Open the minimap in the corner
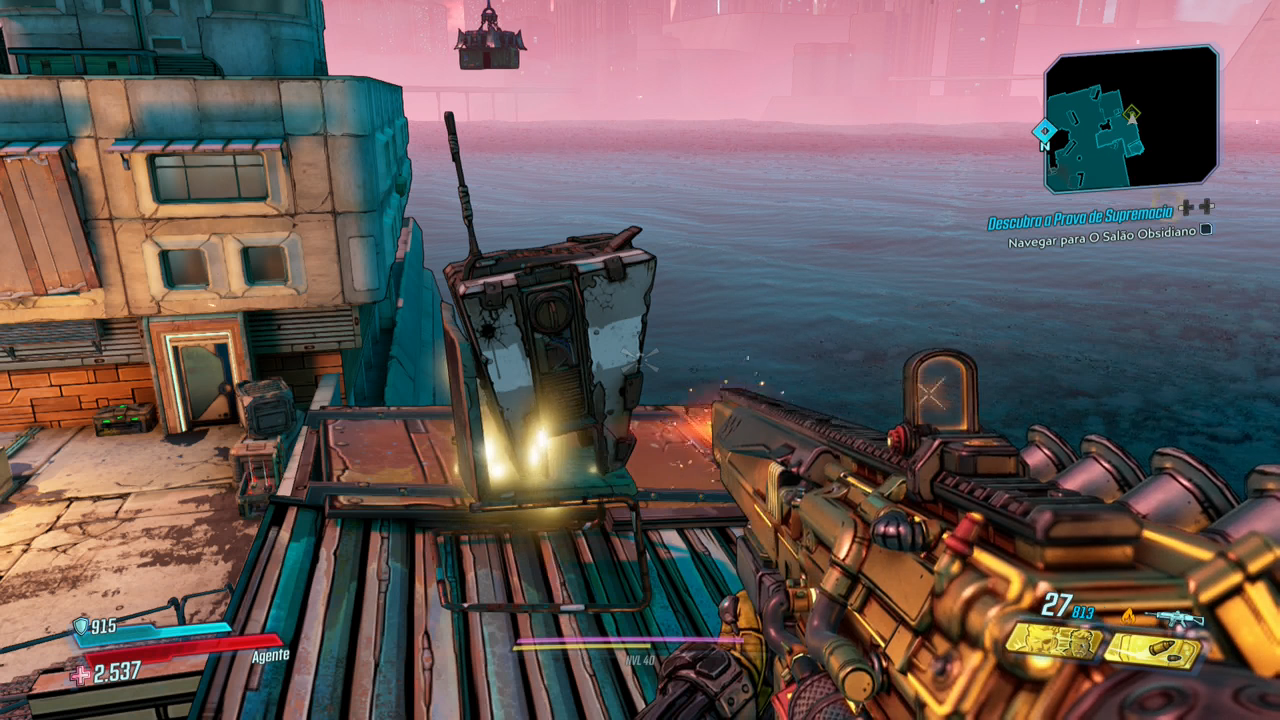 click(x=1131, y=118)
